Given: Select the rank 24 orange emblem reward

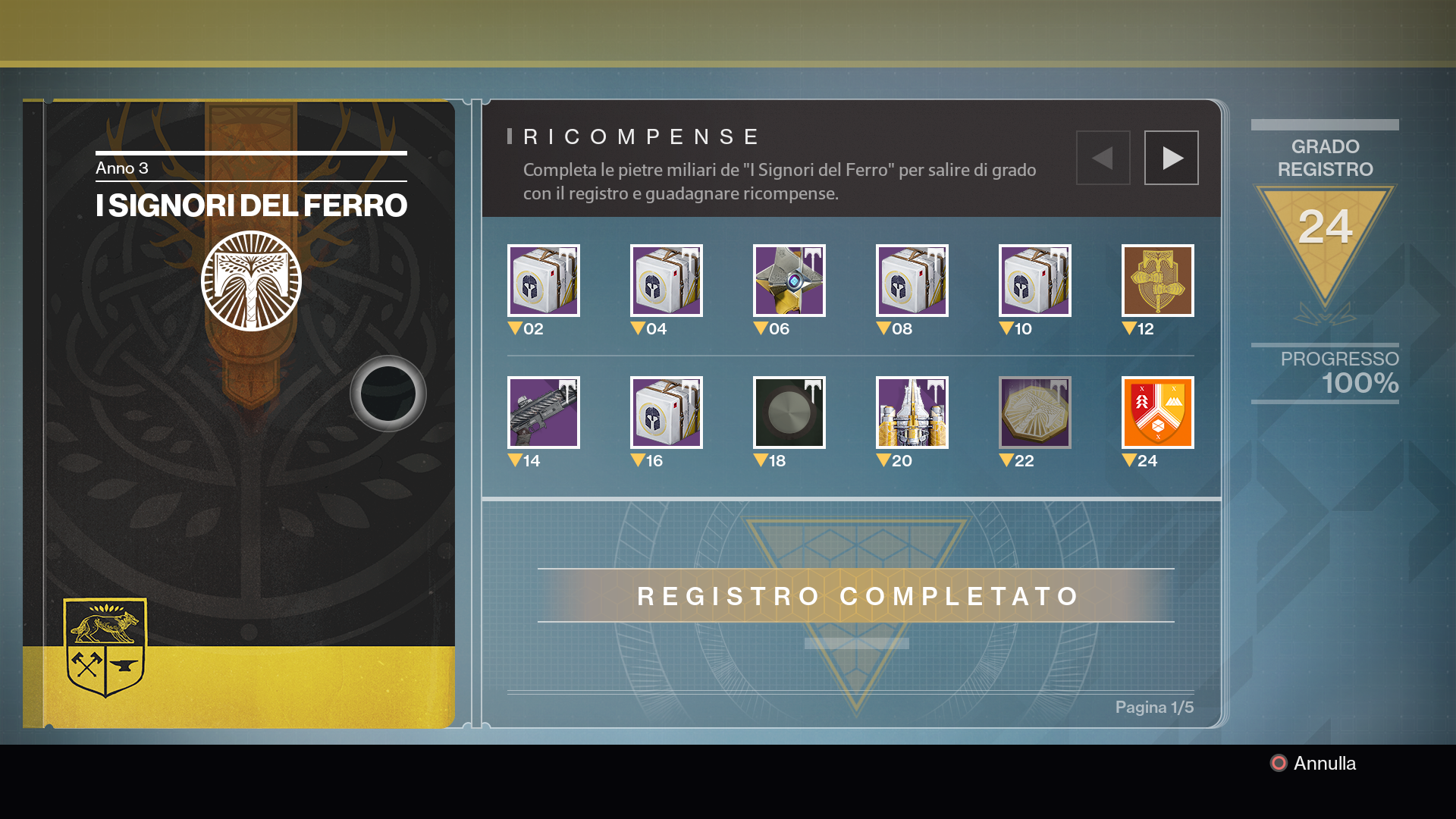Looking at the screenshot, I should click(x=1158, y=413).
